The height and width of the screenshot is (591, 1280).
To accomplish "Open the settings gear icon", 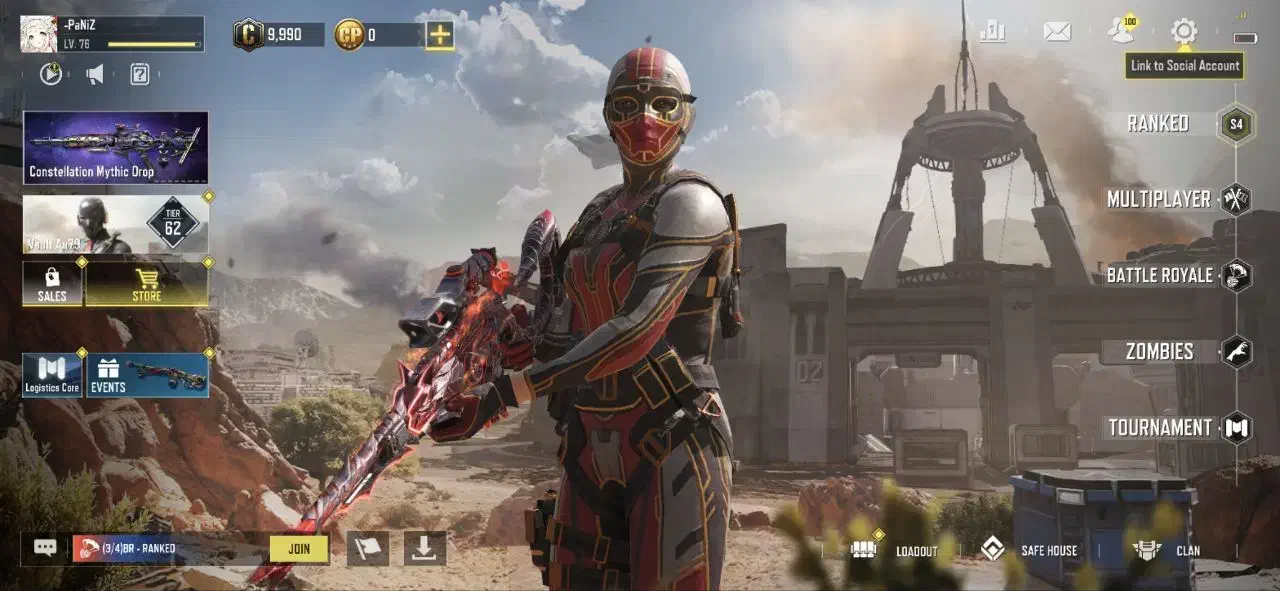I will pyautogui.click(x=1184, y=31).
